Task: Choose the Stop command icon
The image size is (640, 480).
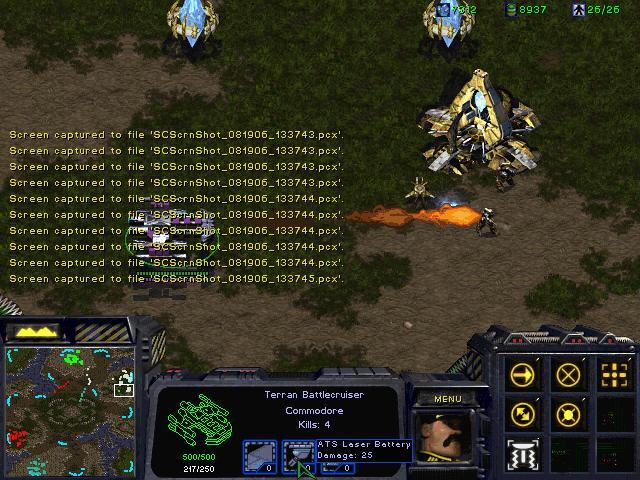Action: (x=568, y=375)
